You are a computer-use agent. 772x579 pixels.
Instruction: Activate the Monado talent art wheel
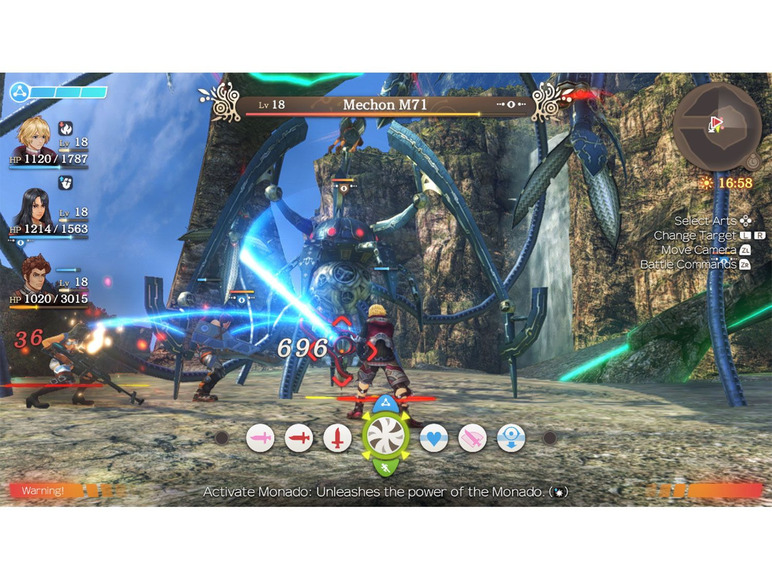coord(385,436)
